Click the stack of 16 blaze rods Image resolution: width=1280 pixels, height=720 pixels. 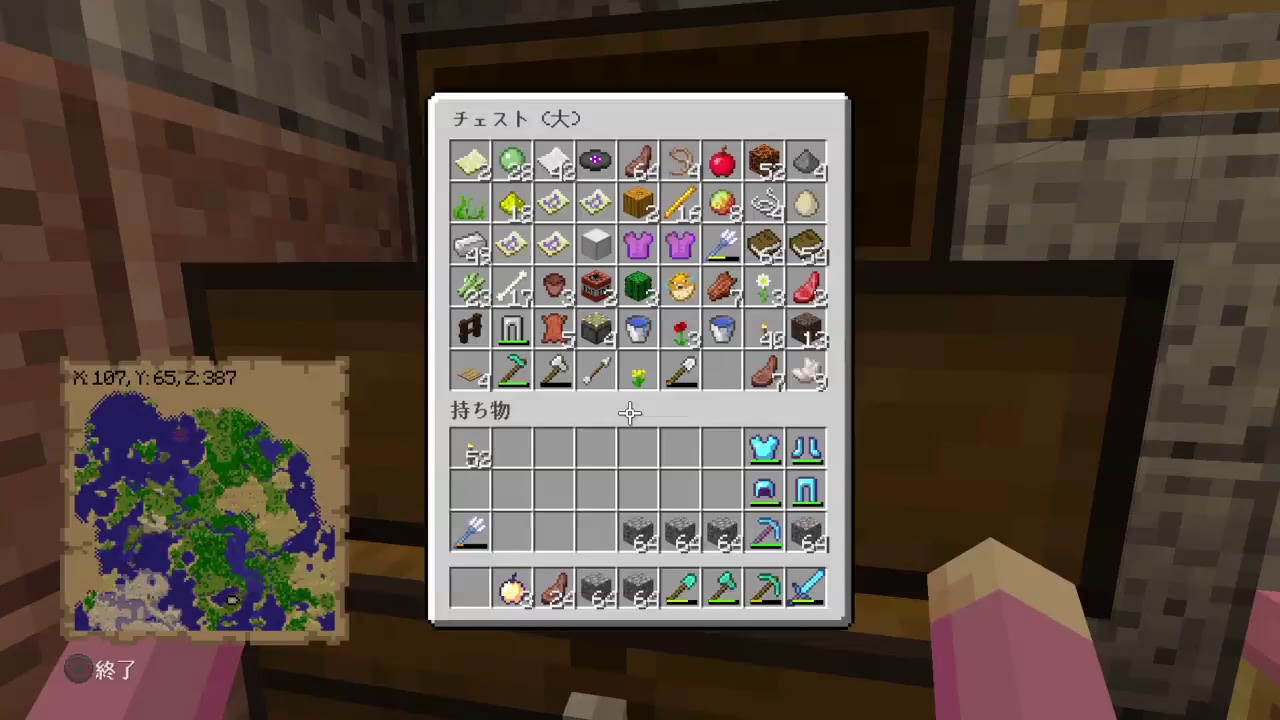click(681, 205)
